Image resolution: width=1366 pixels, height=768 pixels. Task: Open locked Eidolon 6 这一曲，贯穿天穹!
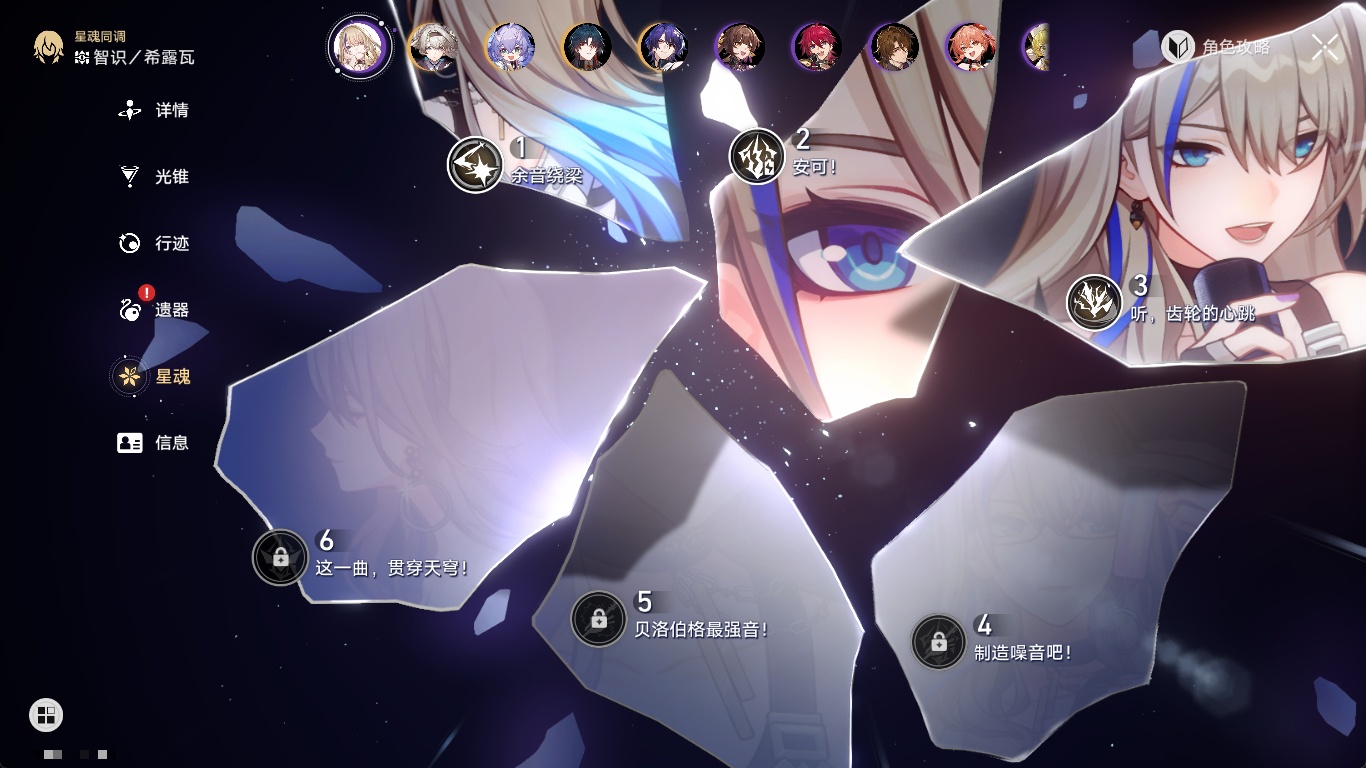tap(280, 557)
